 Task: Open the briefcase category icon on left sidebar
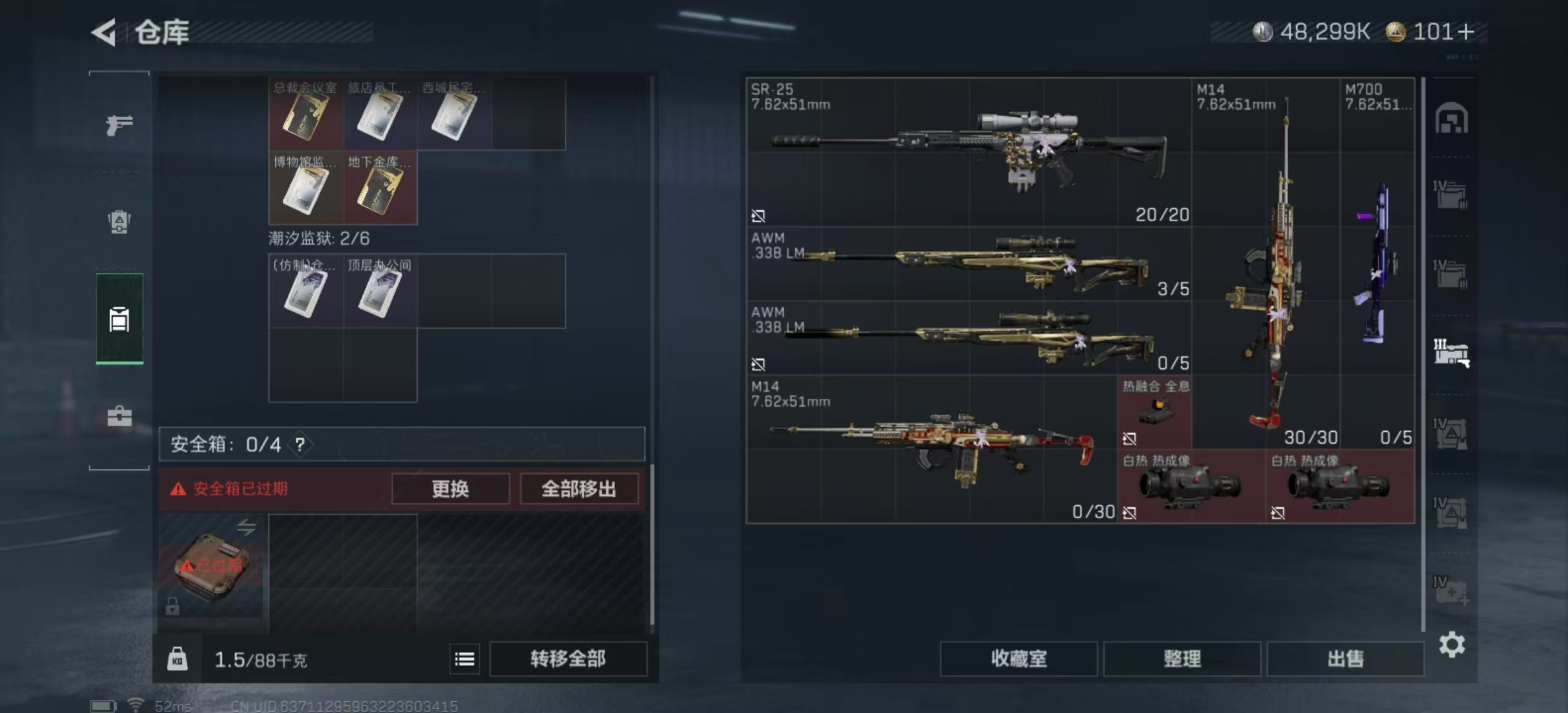point(119,416)
